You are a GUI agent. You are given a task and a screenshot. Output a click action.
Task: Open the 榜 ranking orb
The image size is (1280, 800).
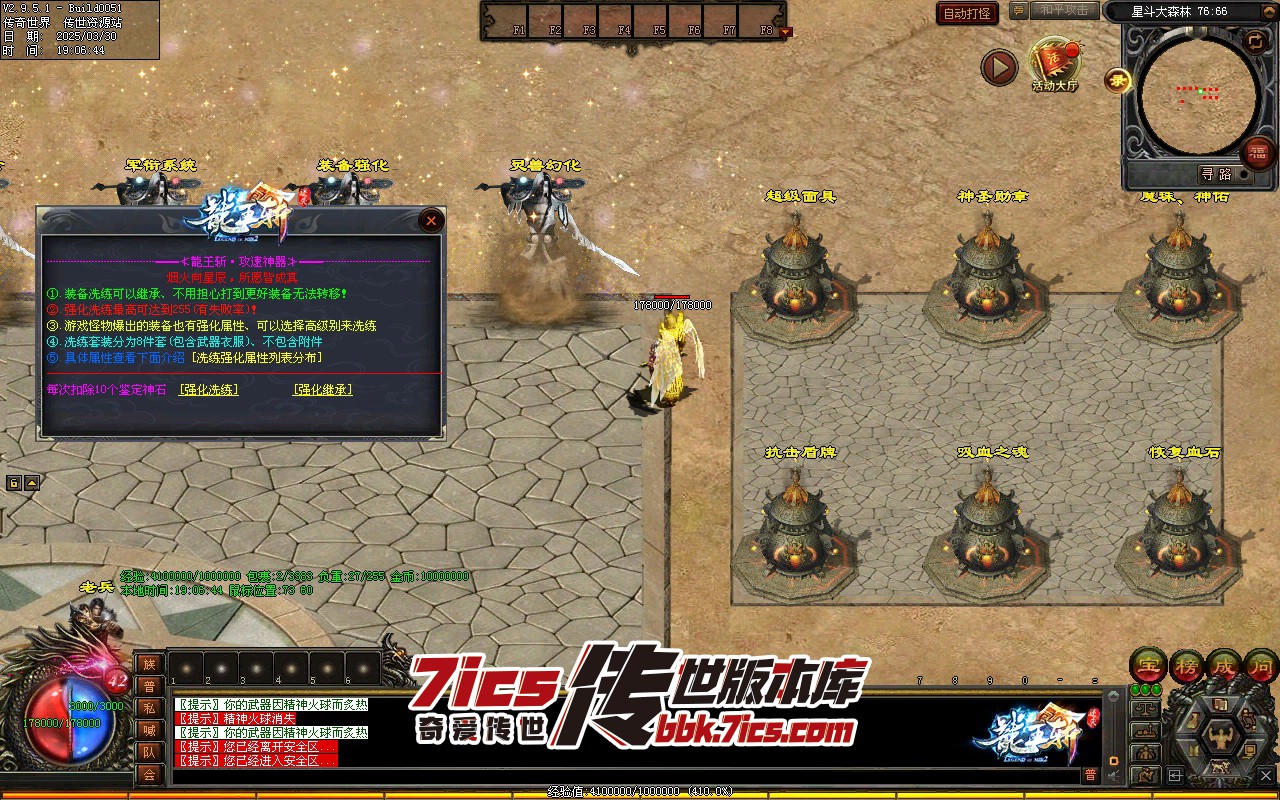[x=1187, y=665]
